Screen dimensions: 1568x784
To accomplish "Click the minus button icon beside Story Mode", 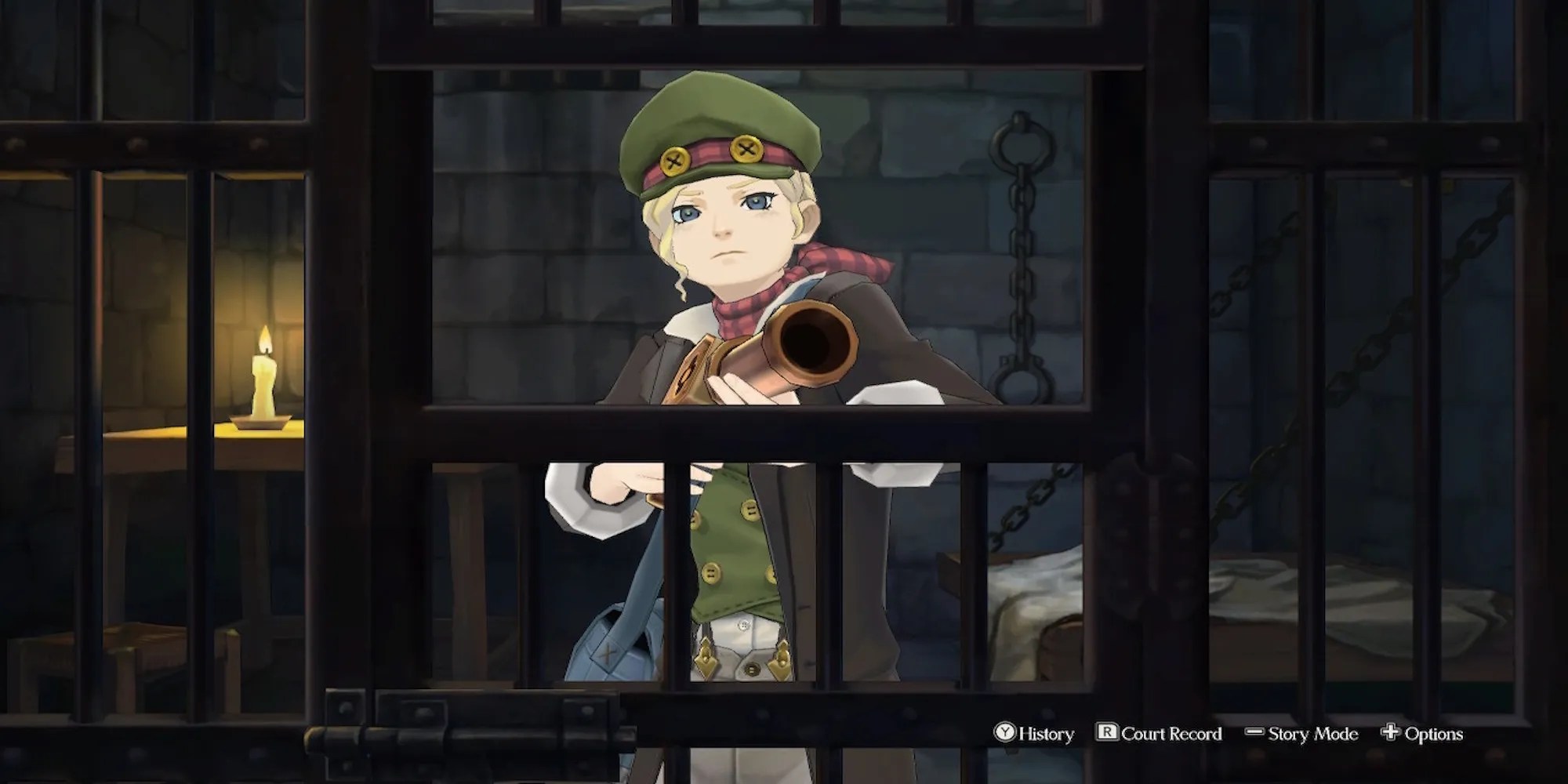I will 1253,732.
